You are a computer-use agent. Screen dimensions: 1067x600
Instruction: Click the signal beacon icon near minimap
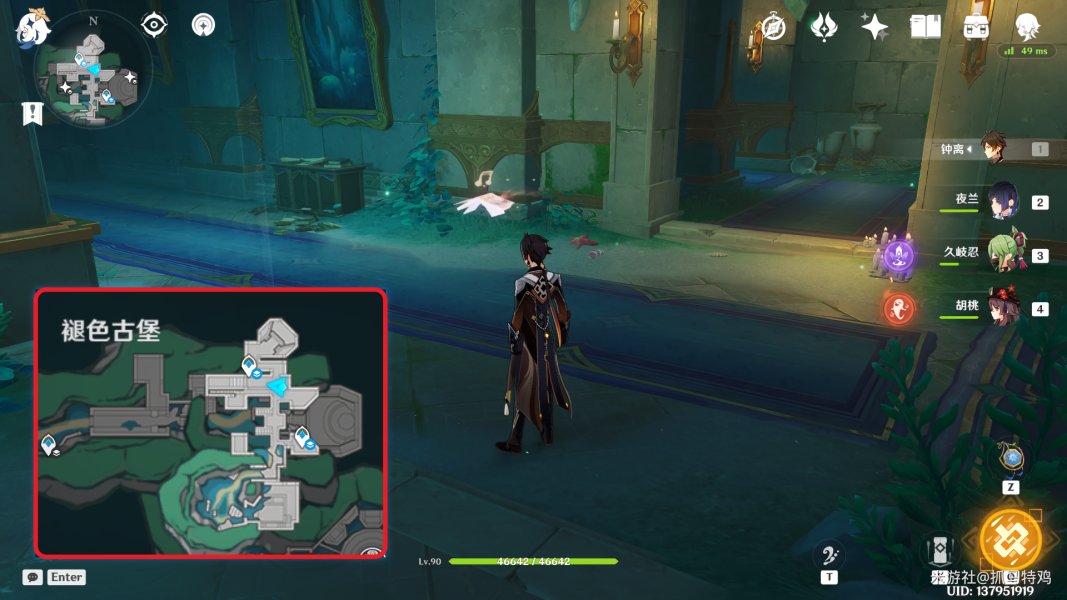pyautogui.click(x=203, y=24)
